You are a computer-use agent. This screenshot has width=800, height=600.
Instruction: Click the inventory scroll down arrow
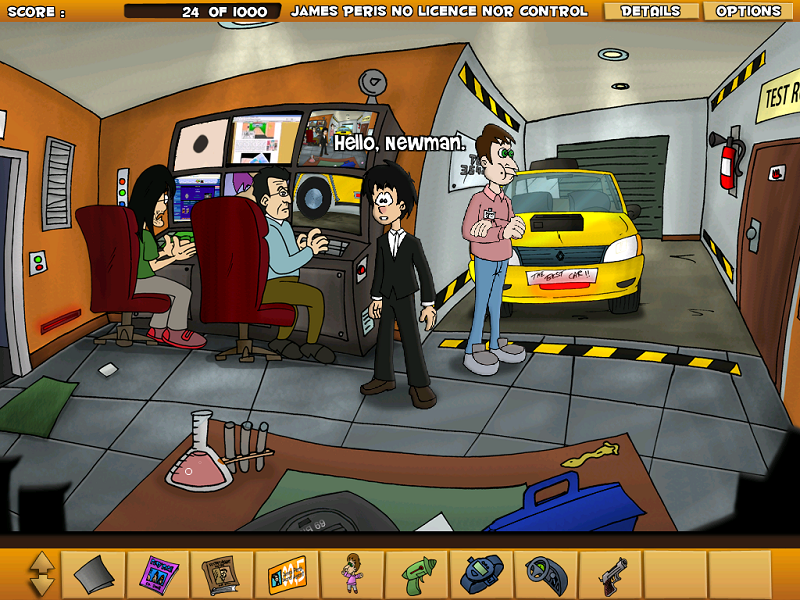pos(42,585)
